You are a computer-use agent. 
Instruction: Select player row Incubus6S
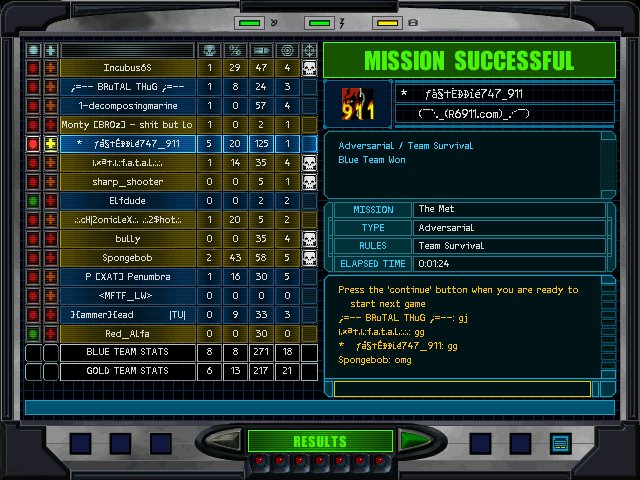coord(127,68)
